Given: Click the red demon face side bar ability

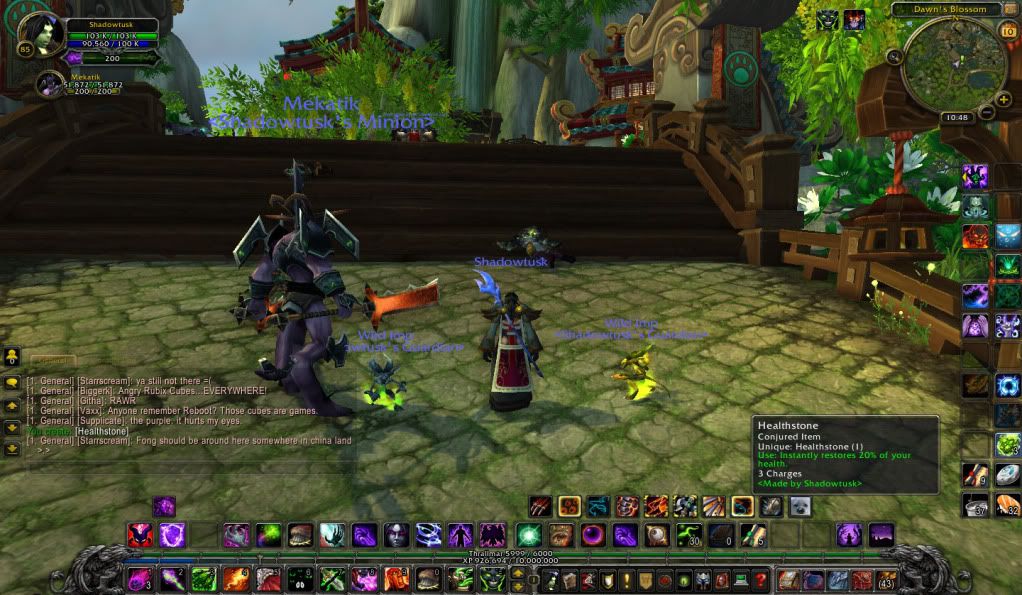Looking at the screenshot, I should (975, 237).
